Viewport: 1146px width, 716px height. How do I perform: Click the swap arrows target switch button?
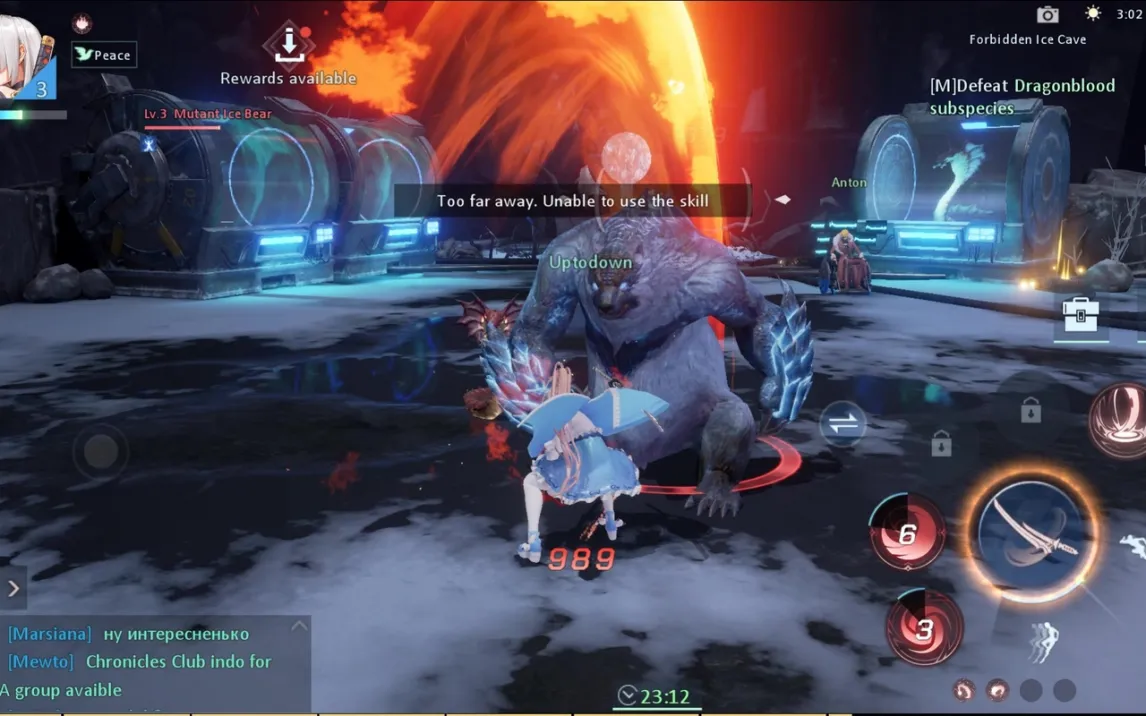[x=843, y=424]
